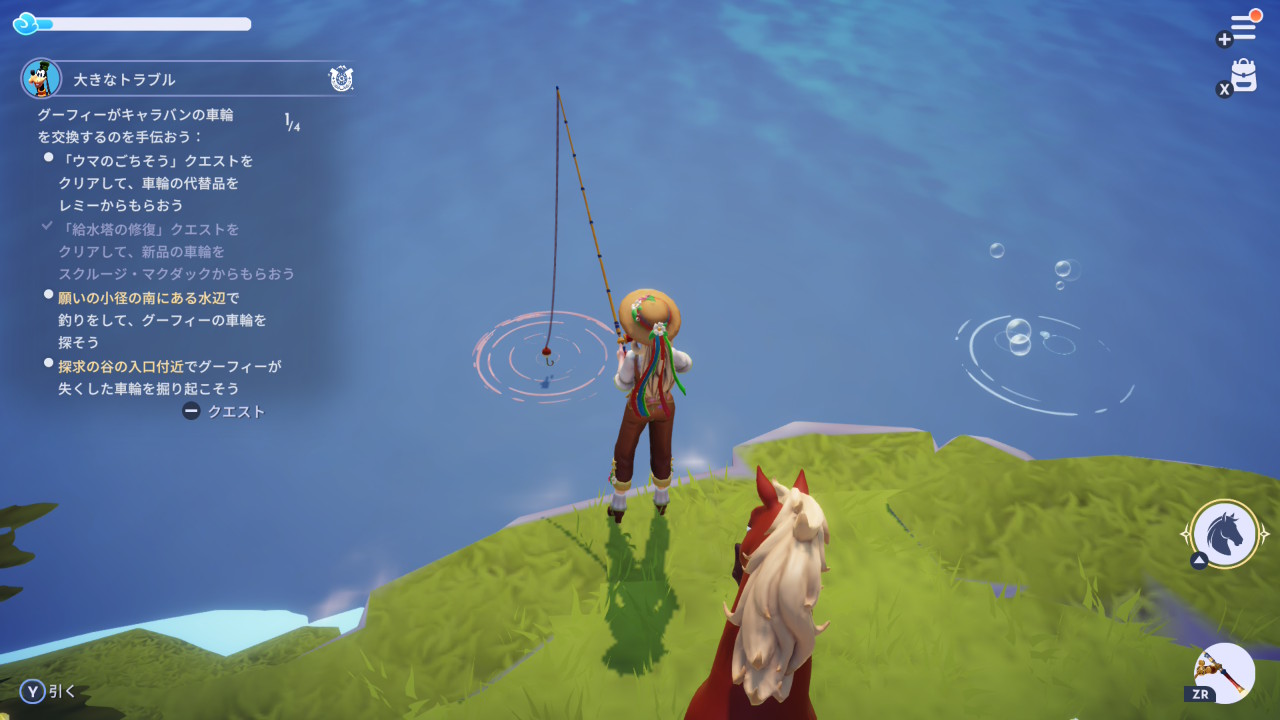Click the Goofy quest portrait
Viewport: 1280px width, 720px height.
pyautogui.click(x=41, y=78)
